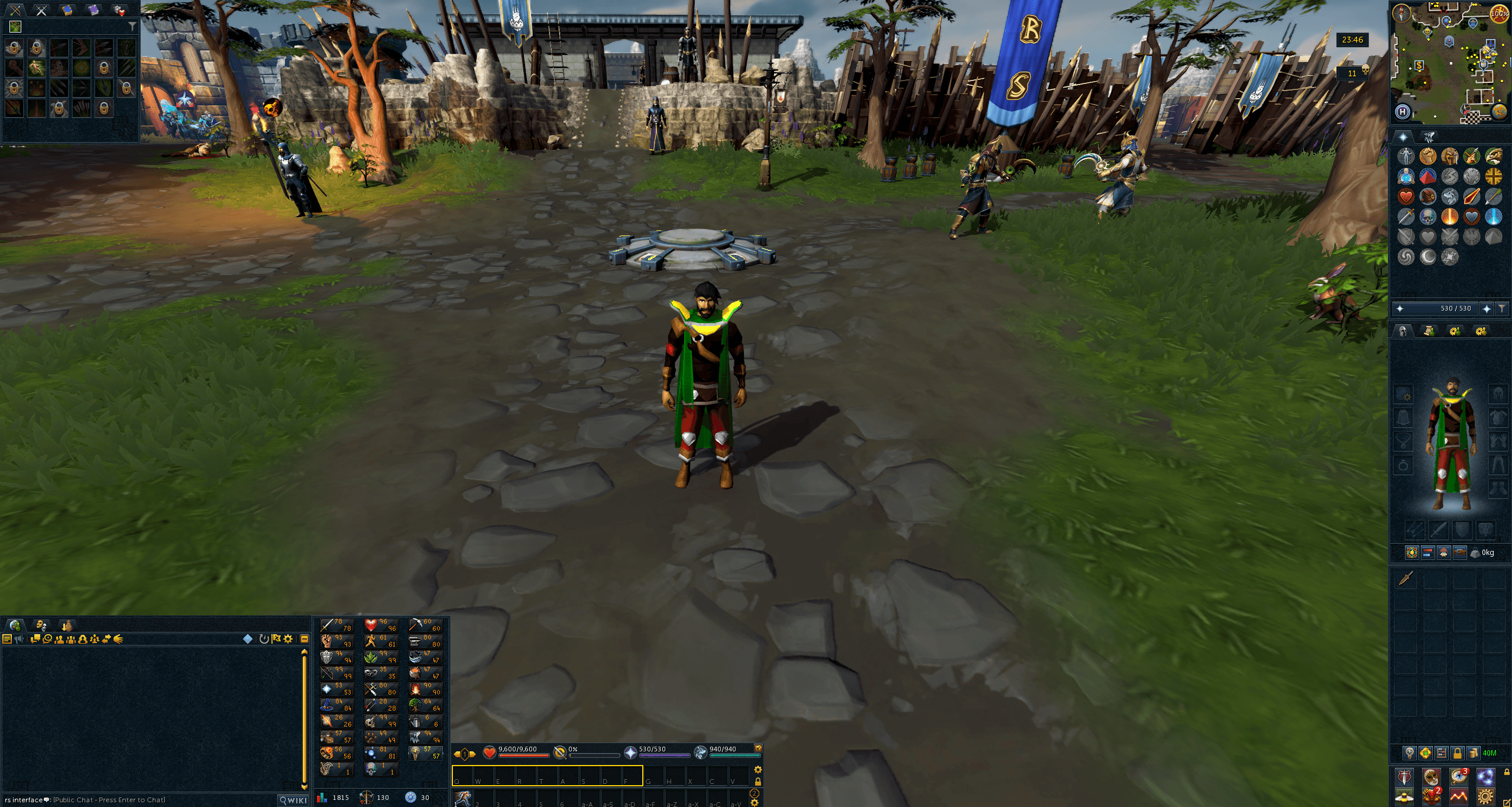1512x807 pixels.
Task: Open the World Map via the globe icon
Action: (x=1498, y=112)
